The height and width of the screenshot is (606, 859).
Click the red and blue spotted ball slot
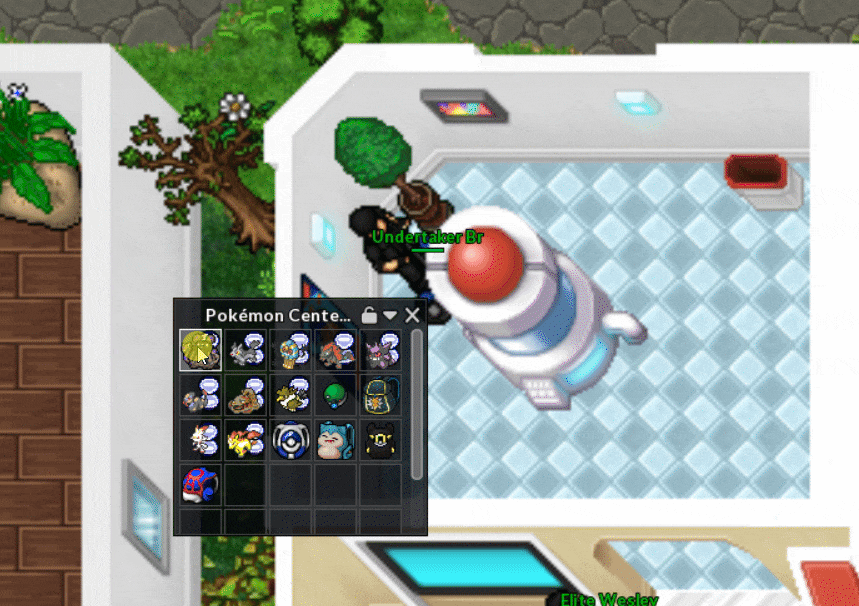[x=200, y=484]
